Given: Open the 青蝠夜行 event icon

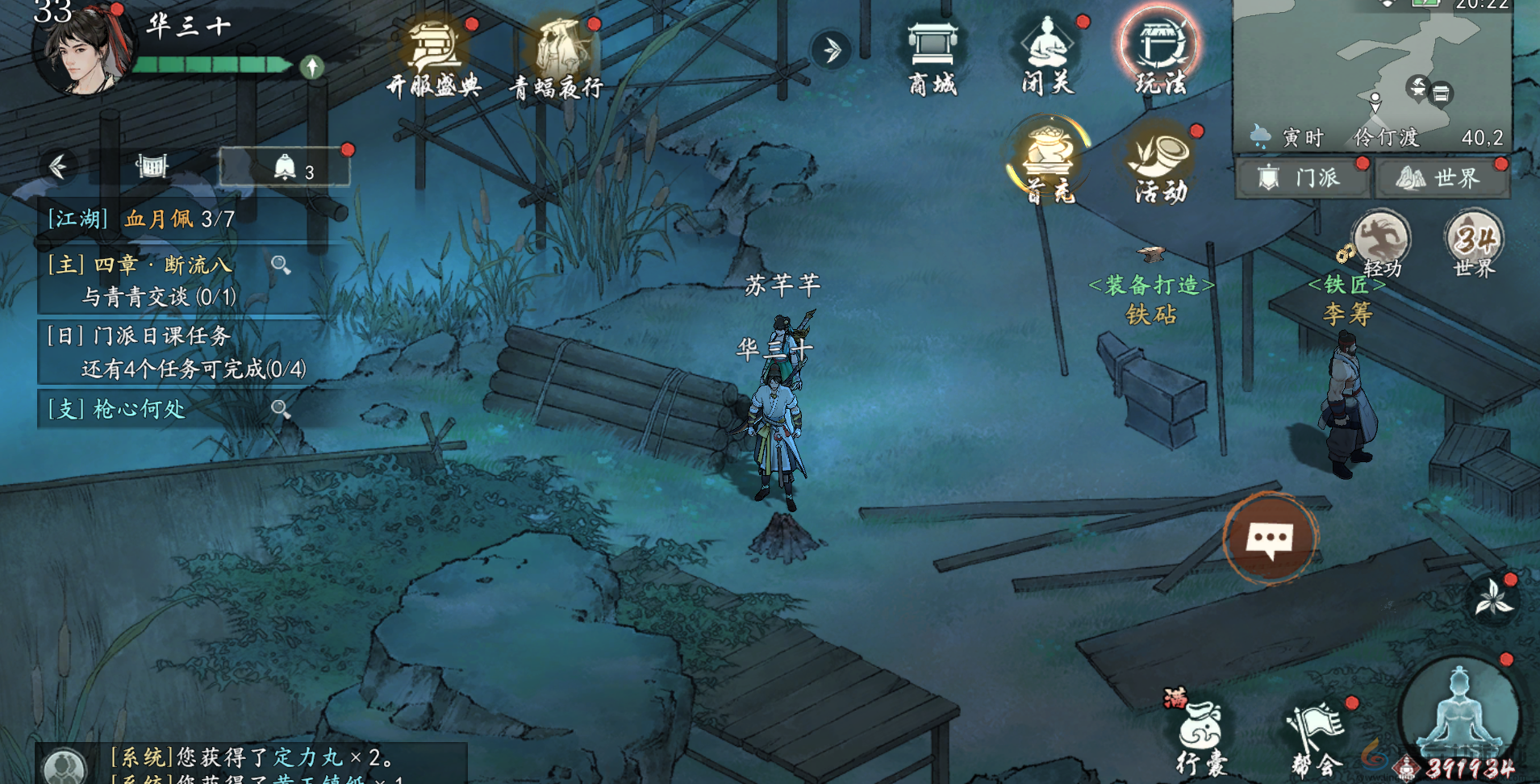Looking at the screenshot, I should [x=557, y=55].
